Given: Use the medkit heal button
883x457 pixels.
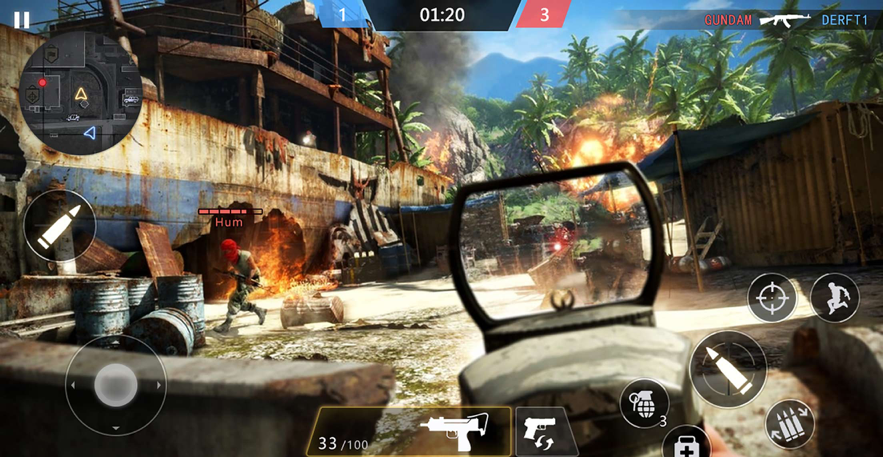Looking at the screenshot, I should (688, 444).
